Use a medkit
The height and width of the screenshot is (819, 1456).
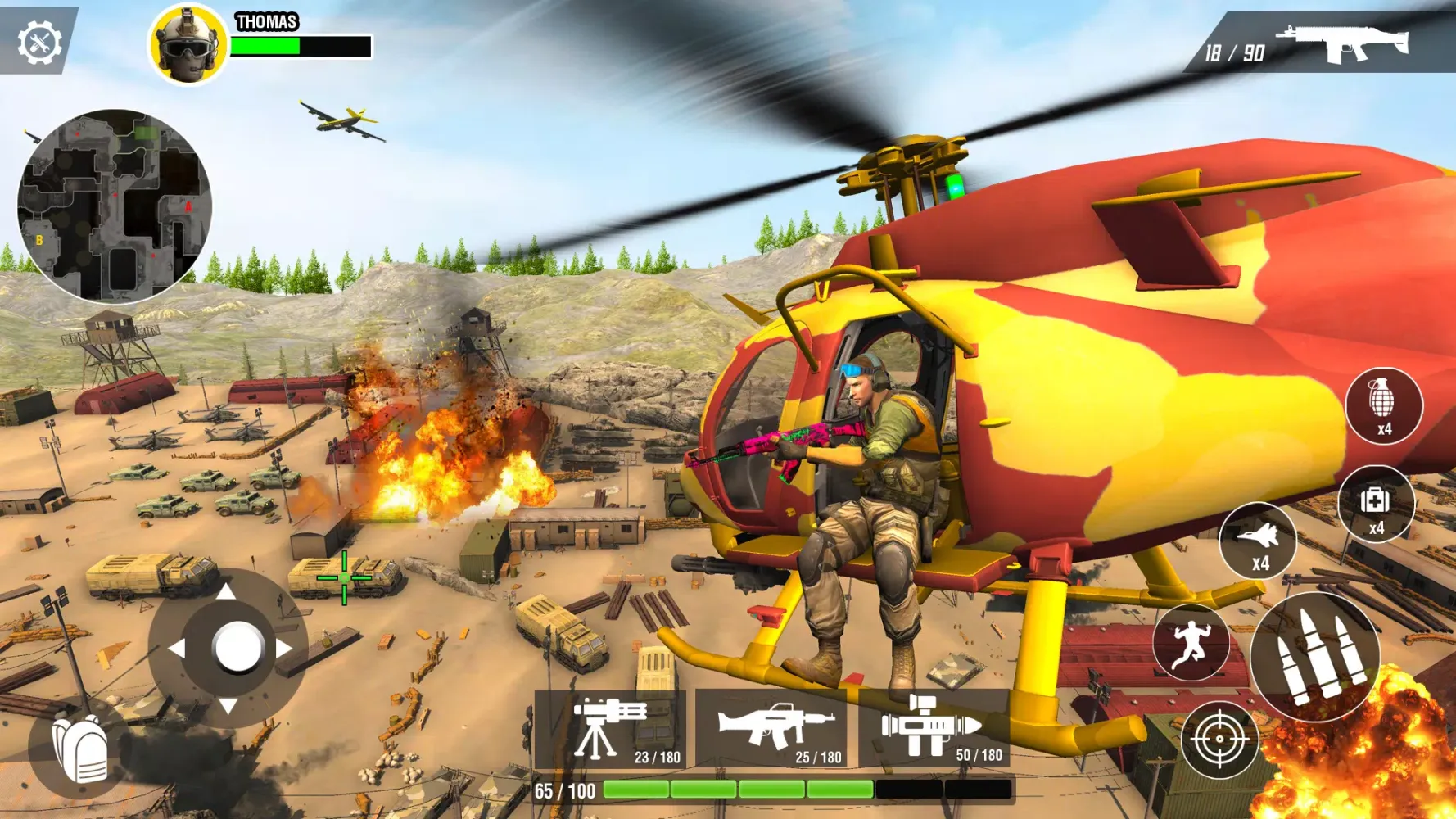pyautogui.click(x=1376, y=505)
